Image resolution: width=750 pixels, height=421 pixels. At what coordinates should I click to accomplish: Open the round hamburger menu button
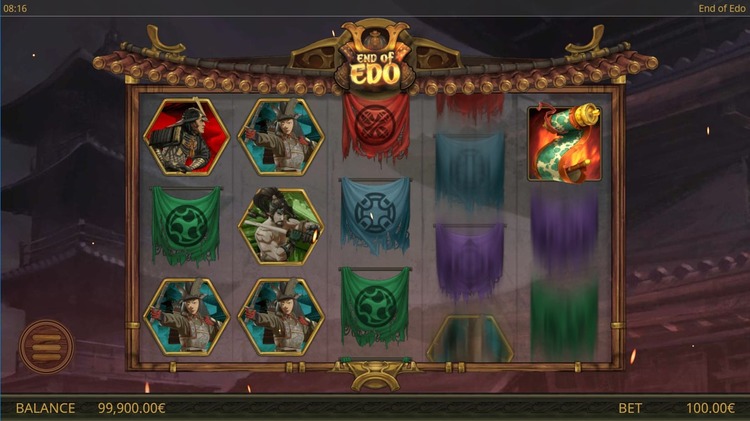coord(46,346)
